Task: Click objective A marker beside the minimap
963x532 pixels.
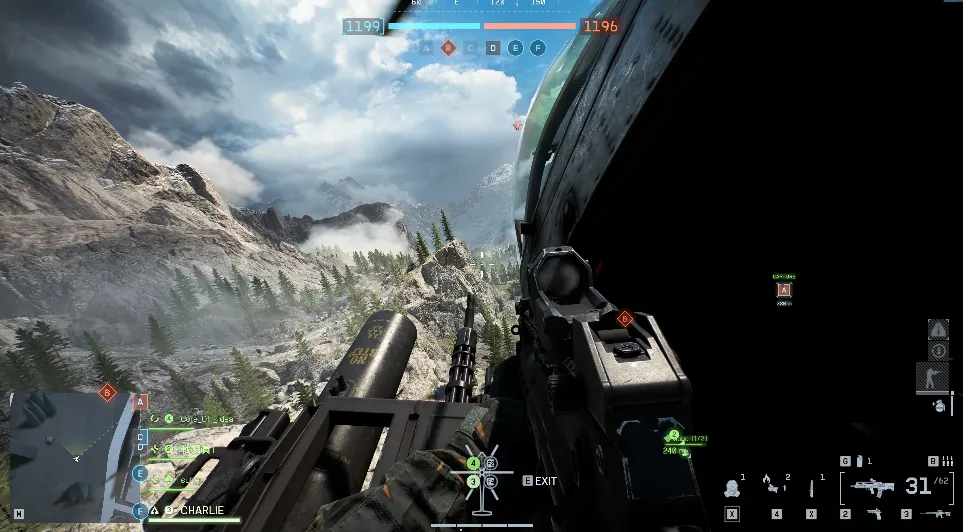Action: [141, 400]
